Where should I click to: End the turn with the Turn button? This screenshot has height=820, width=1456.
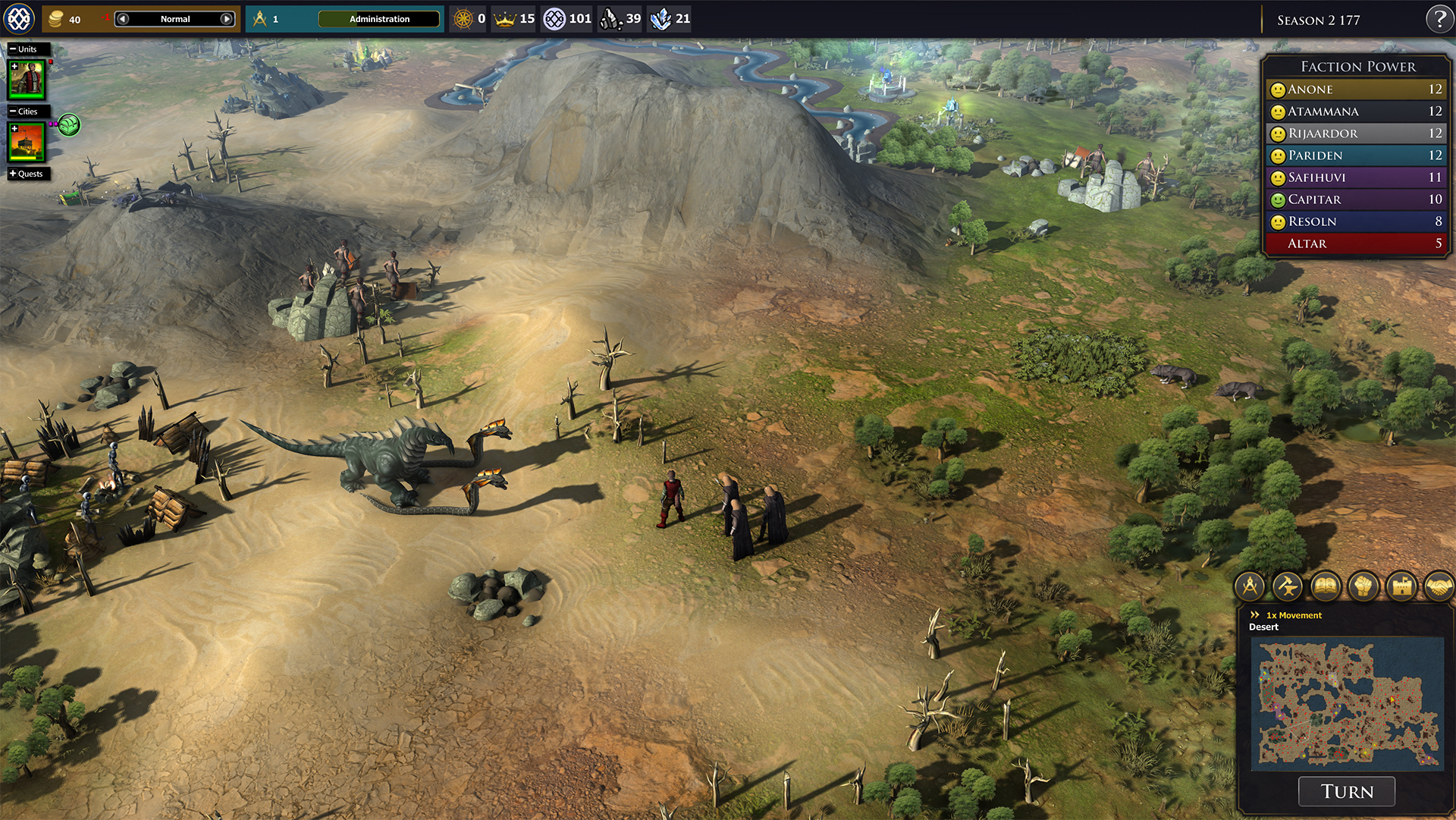point(1347,791)
